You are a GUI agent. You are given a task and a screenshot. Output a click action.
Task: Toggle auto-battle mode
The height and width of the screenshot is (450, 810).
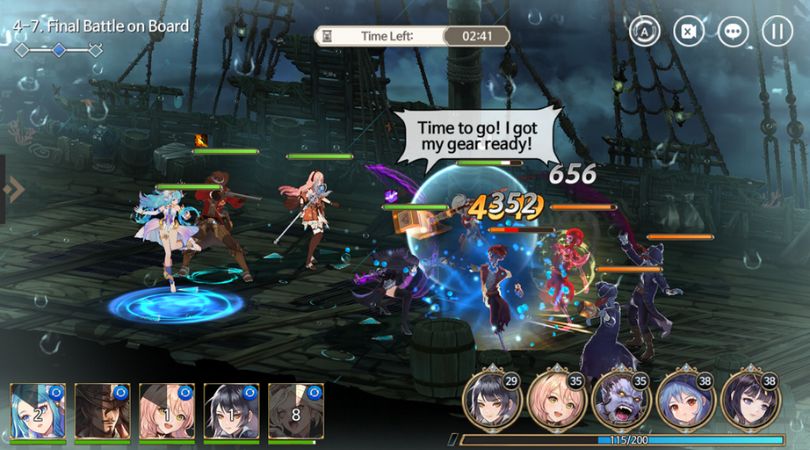pos(645,31)
